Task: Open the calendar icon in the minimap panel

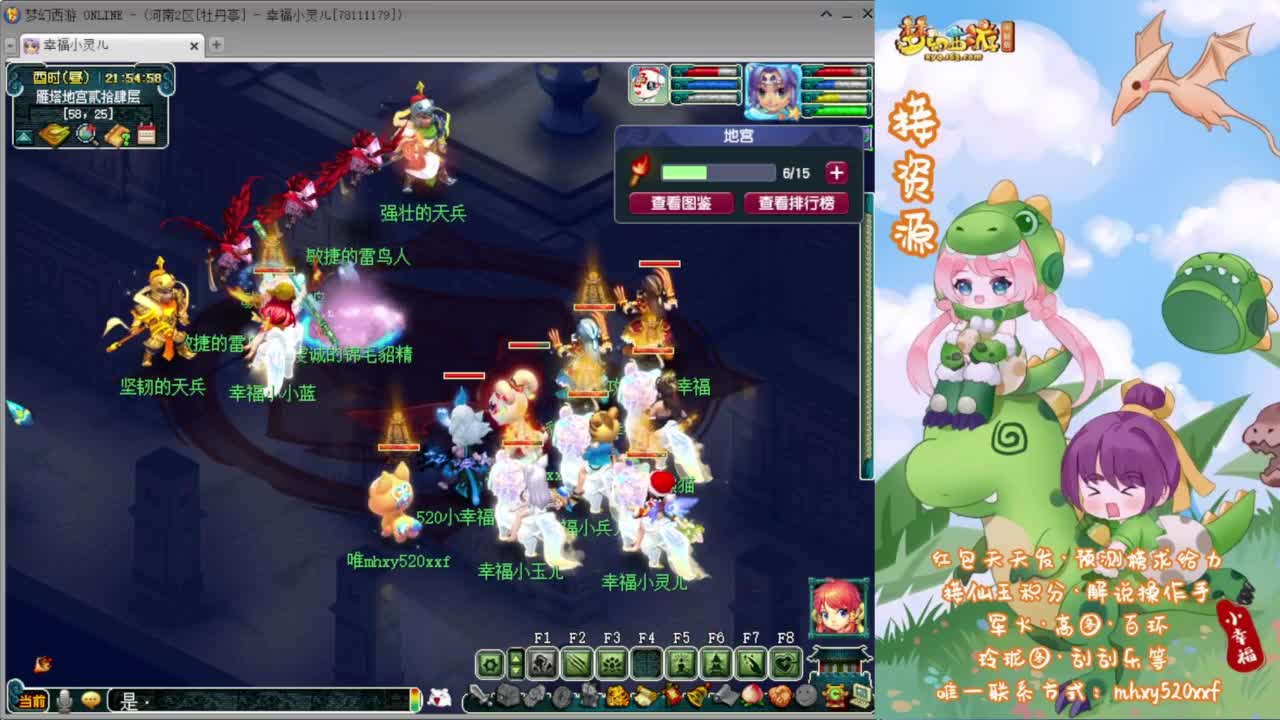Action: point(147,135)
